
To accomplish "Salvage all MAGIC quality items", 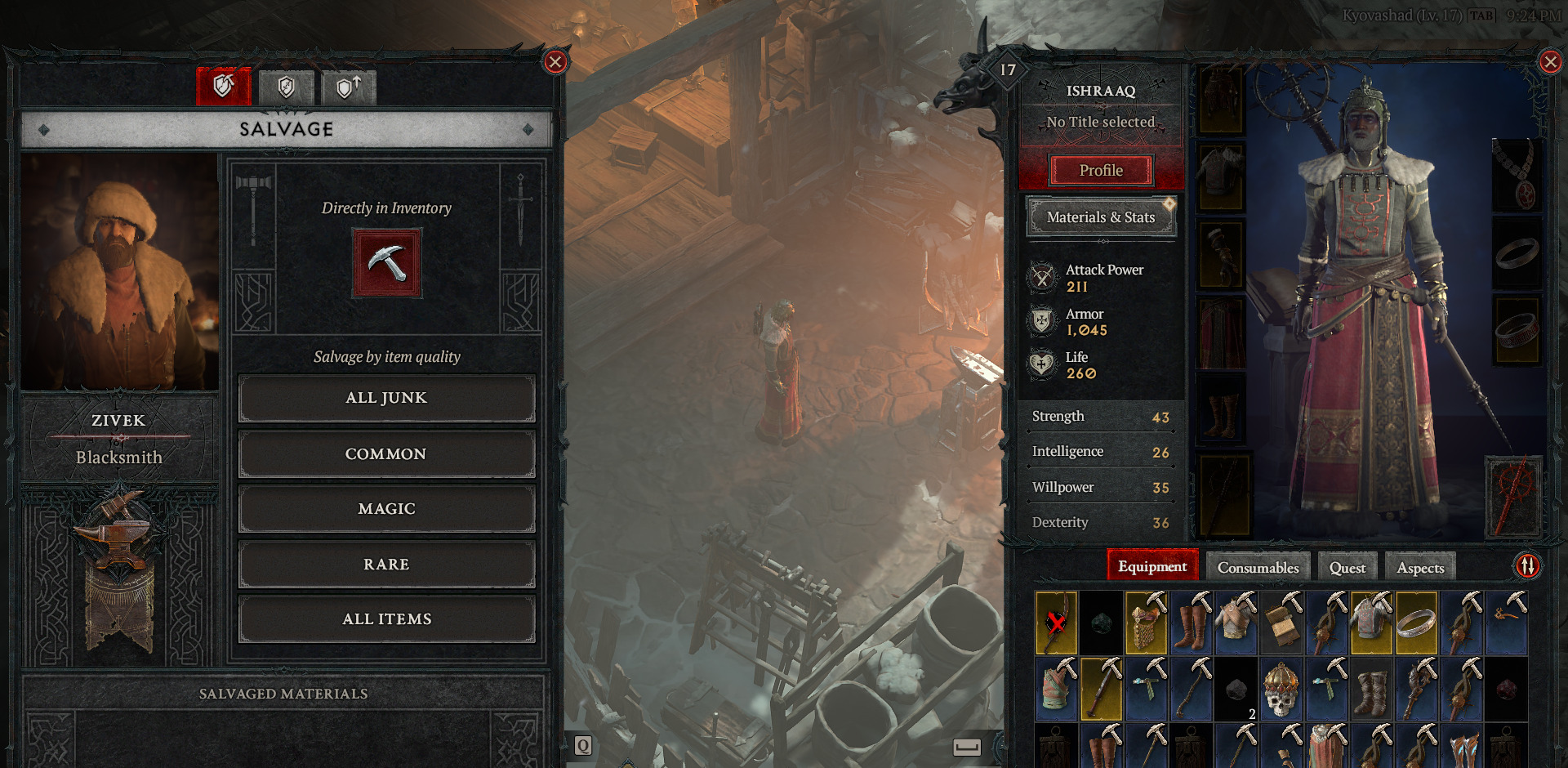I will [385, 508].
